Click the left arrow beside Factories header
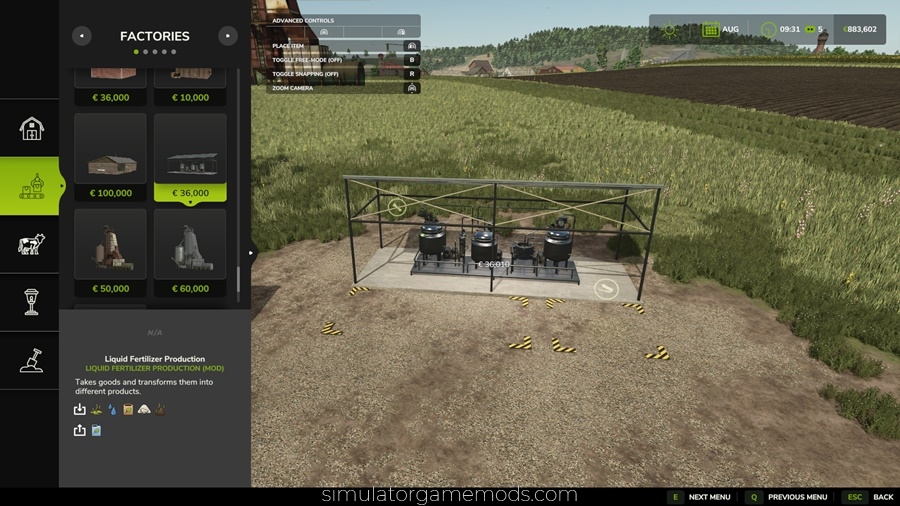 [x=82, y=36]
